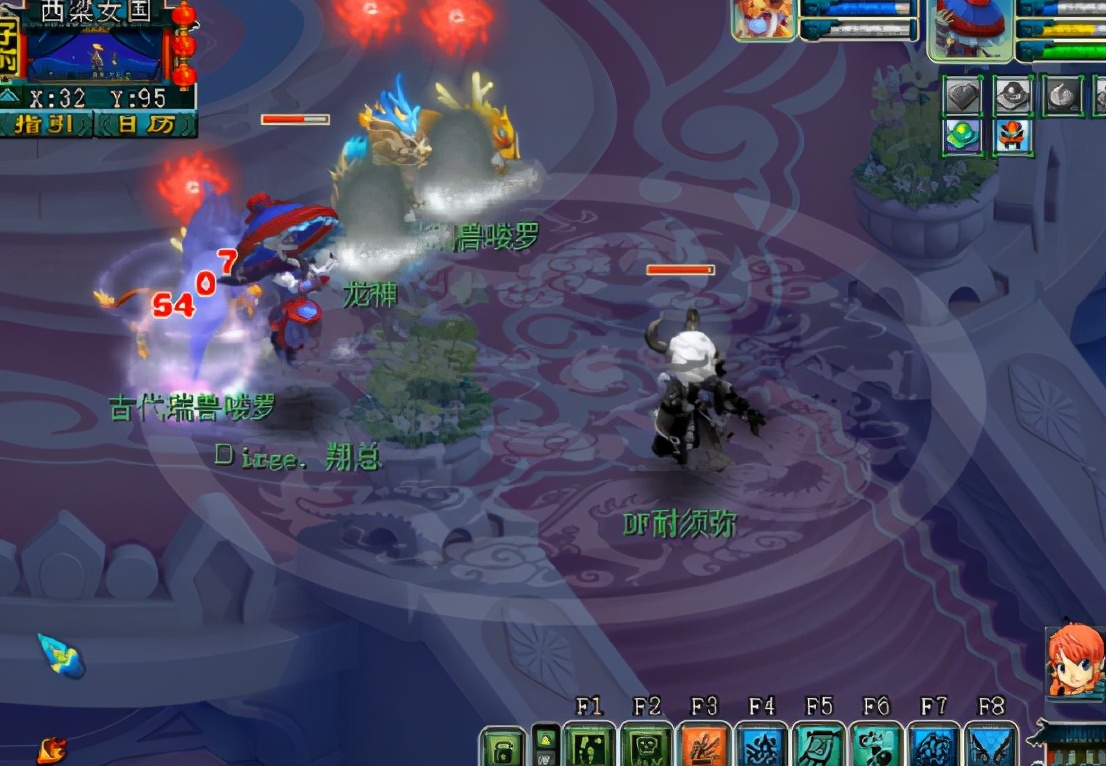
Task: Click the green gem status icon
Action: coord(963,136)
